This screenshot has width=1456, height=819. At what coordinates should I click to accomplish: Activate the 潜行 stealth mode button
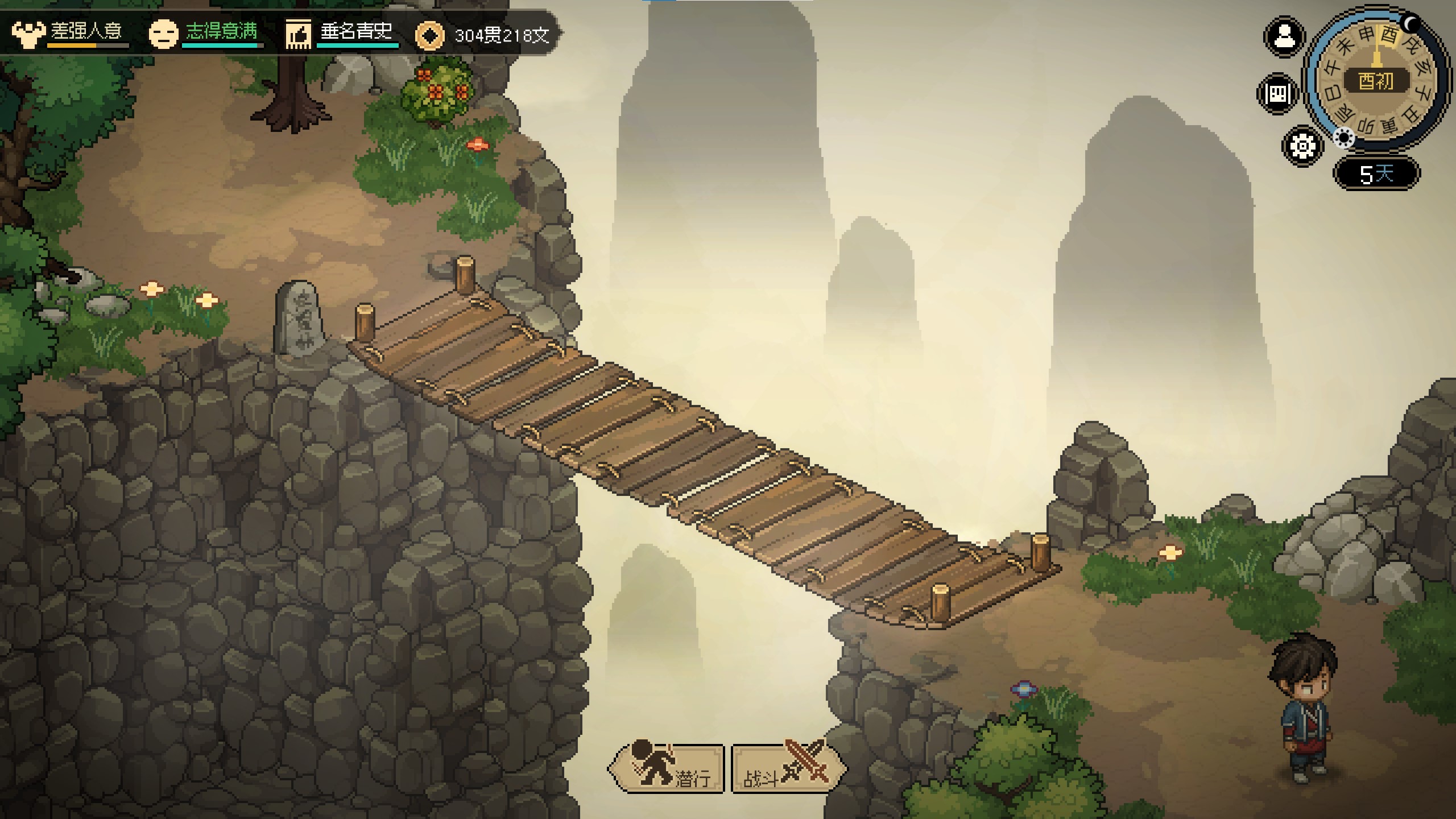tap(667, 768)
